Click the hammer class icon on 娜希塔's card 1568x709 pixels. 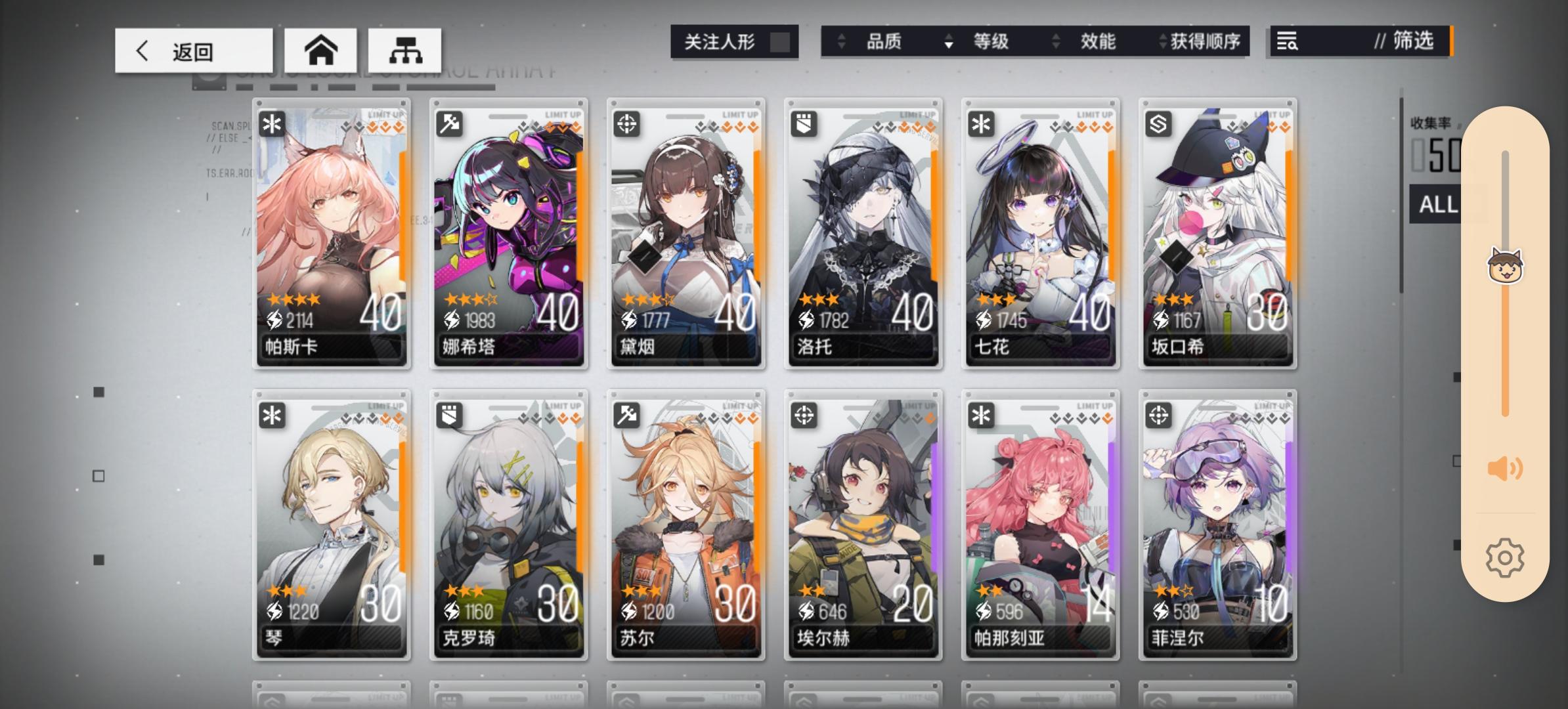click(x=448, y=123)
